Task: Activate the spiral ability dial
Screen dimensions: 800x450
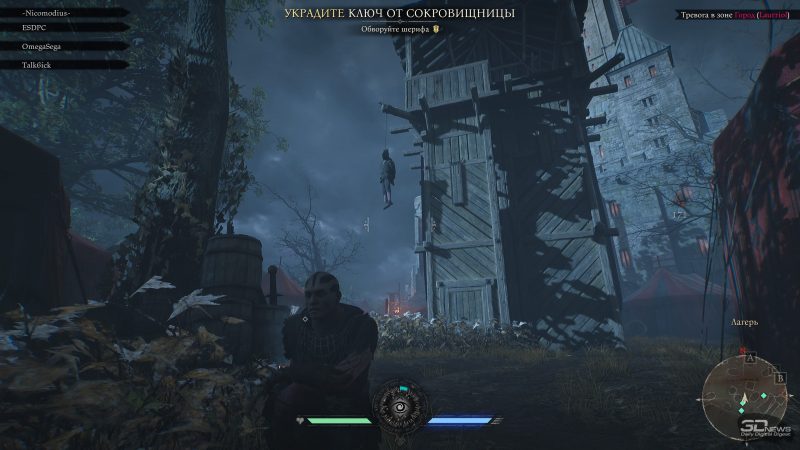Action: coord(400,410)
